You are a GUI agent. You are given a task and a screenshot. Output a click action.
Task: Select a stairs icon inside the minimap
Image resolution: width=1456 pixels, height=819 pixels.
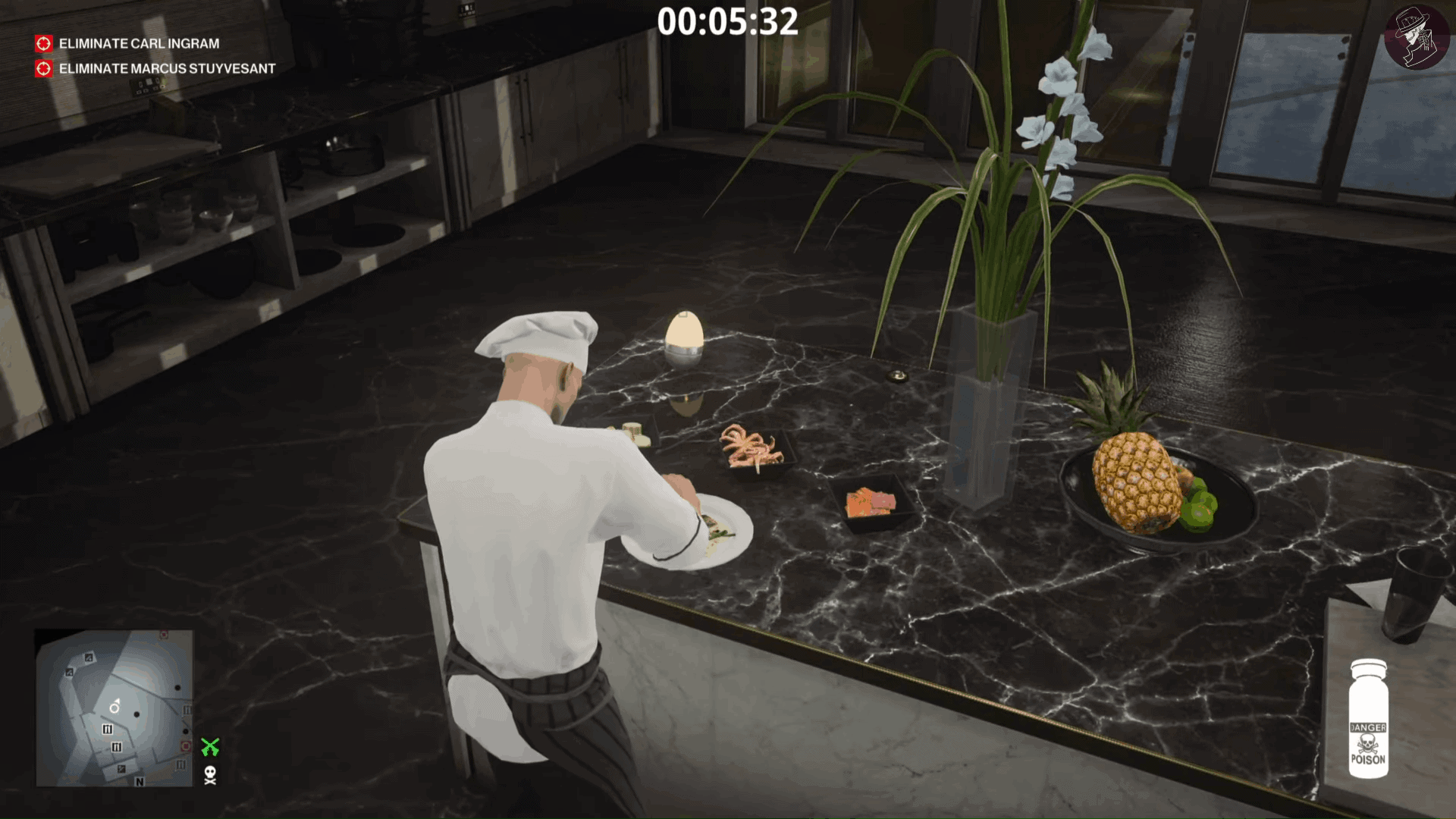[x=107, y=730]
